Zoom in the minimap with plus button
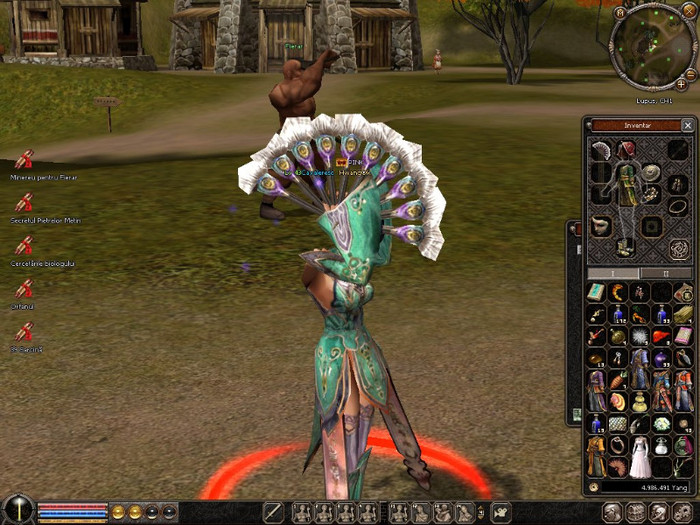Screen dimensions: 700x525 point(681,85)
